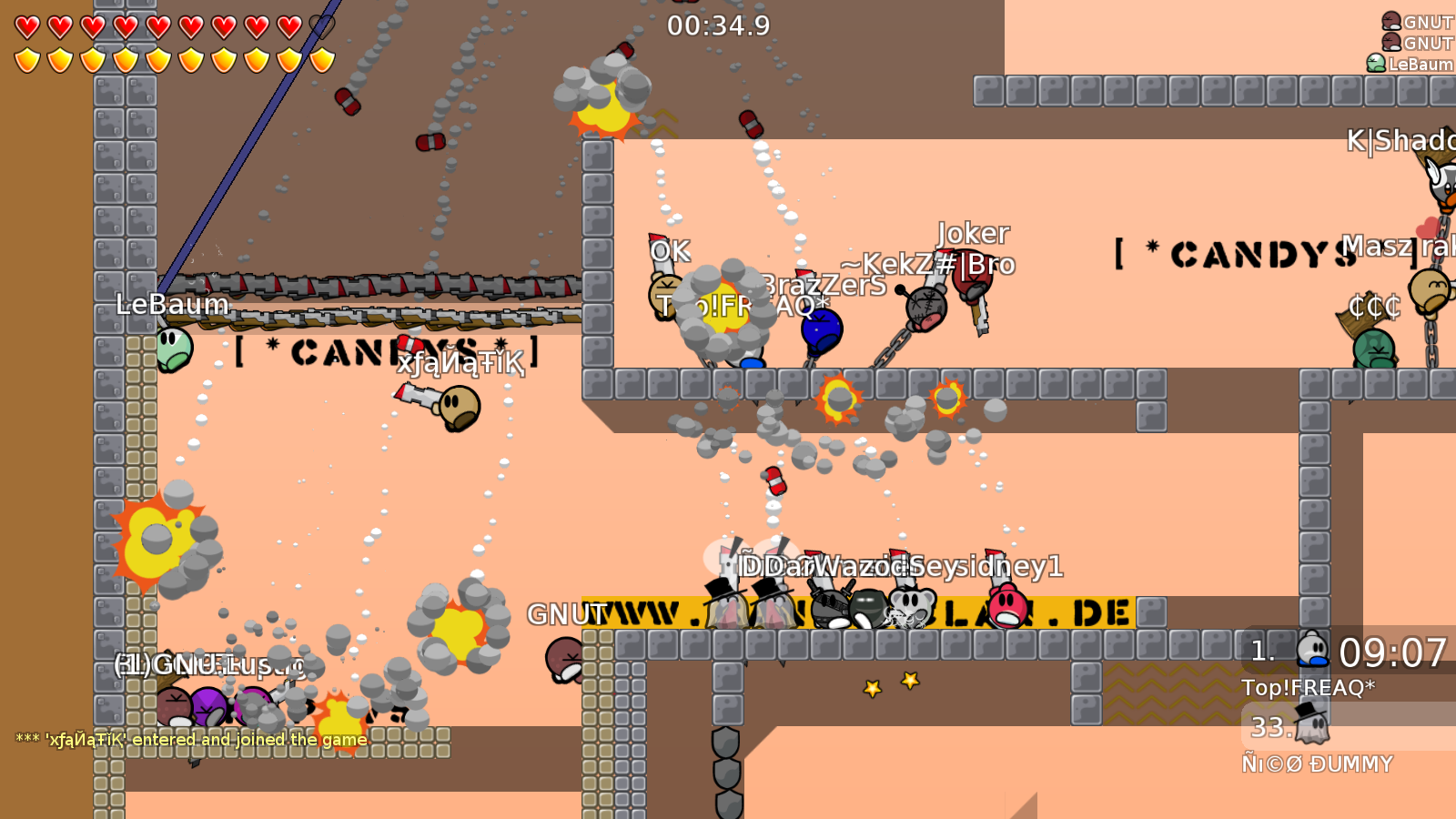
Task: Select the K|Shado name label
Action: [x=1399, y=141]
